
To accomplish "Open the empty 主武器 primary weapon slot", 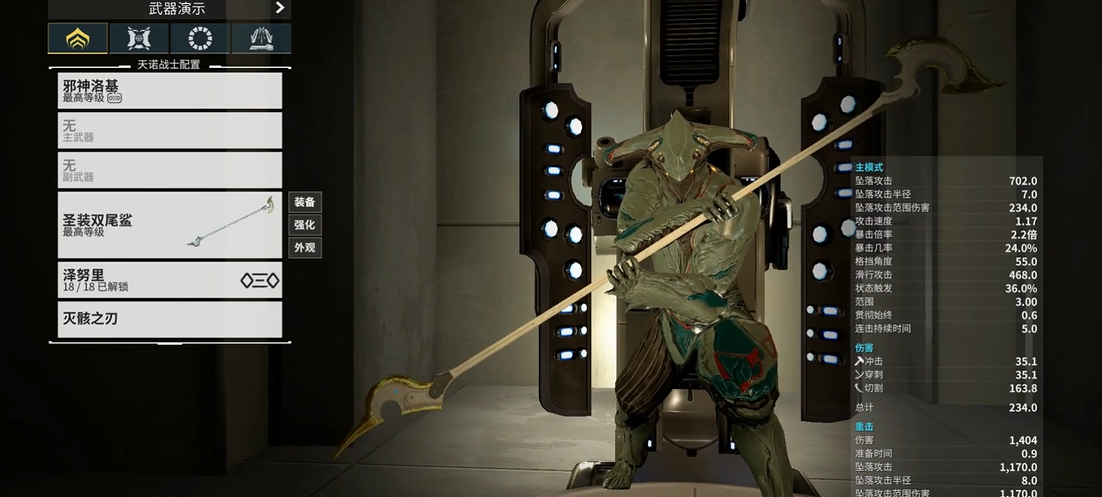I will tap(169, 131).
